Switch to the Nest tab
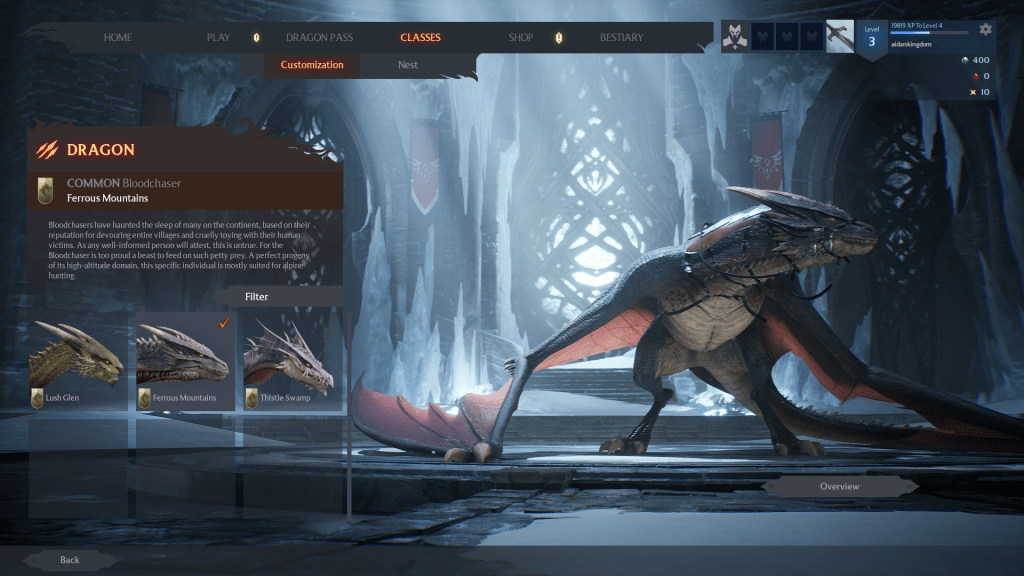The width and height of the screenshot is (1024, 576). pos(407,65)
